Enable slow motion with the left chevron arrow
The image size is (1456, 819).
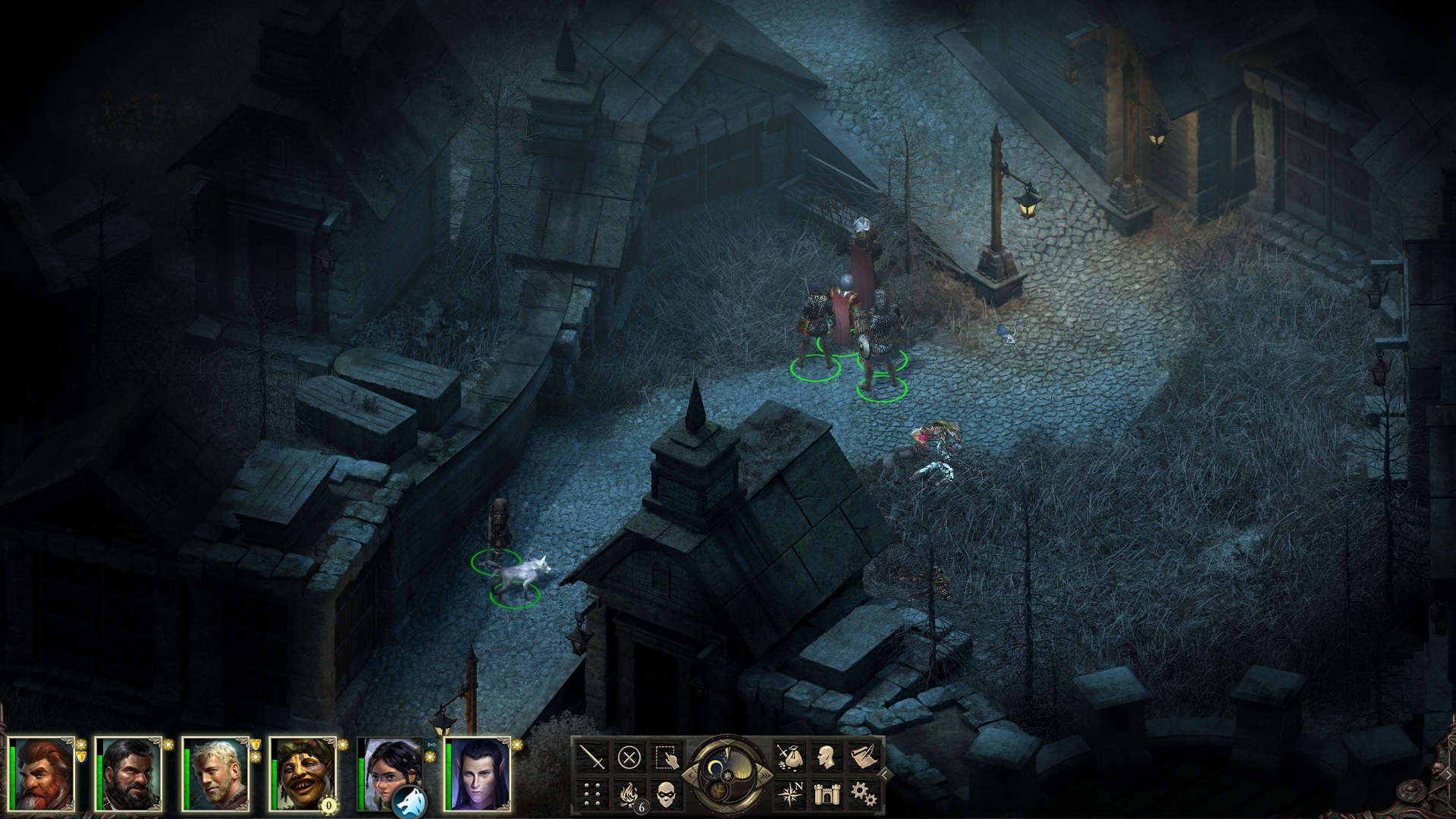tap(691, 775)
